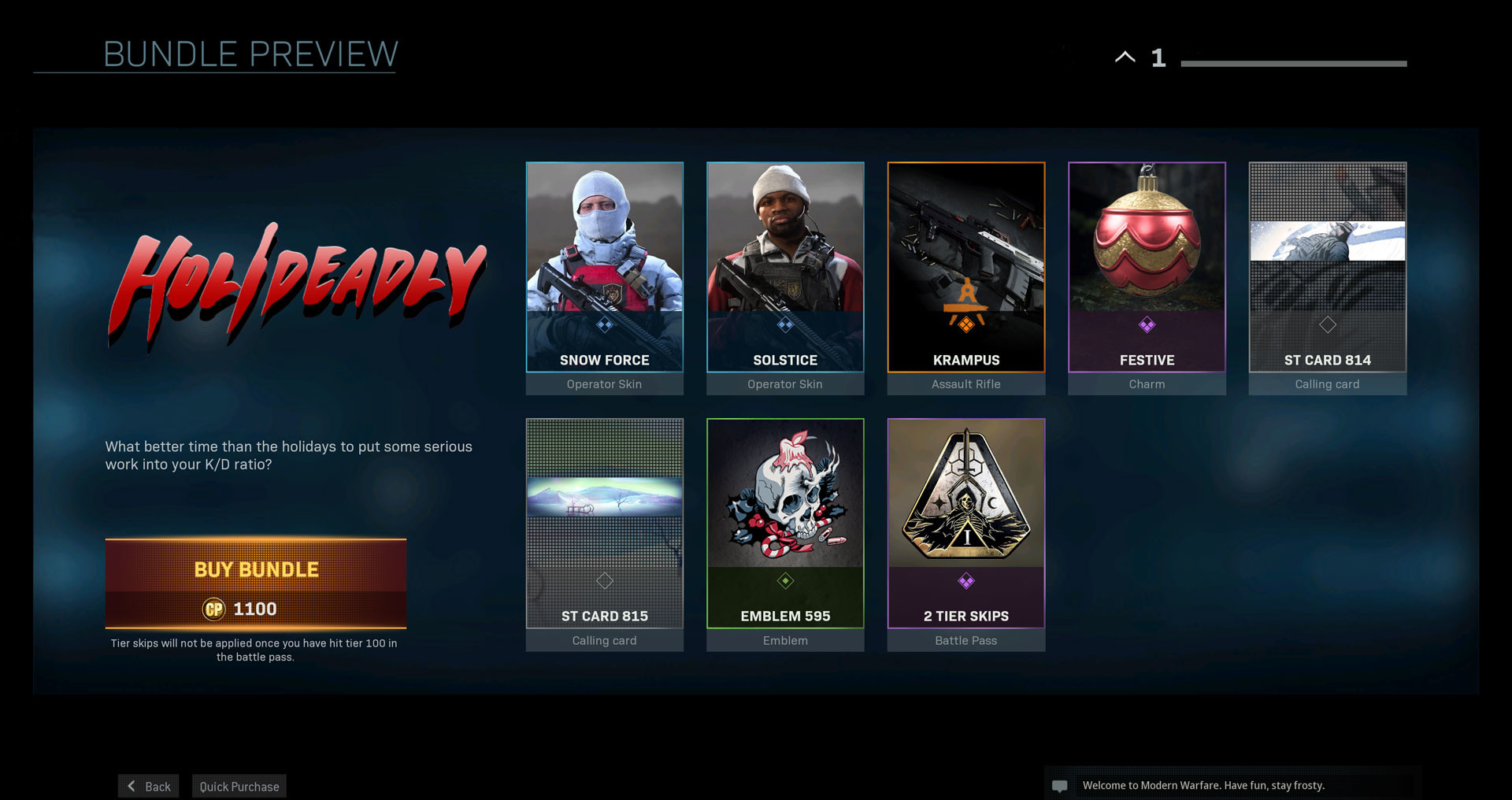Viewport: 1512px width, 800px height.
Task: Click the Back control at the bottom left
Action: [x=148, y=785]
